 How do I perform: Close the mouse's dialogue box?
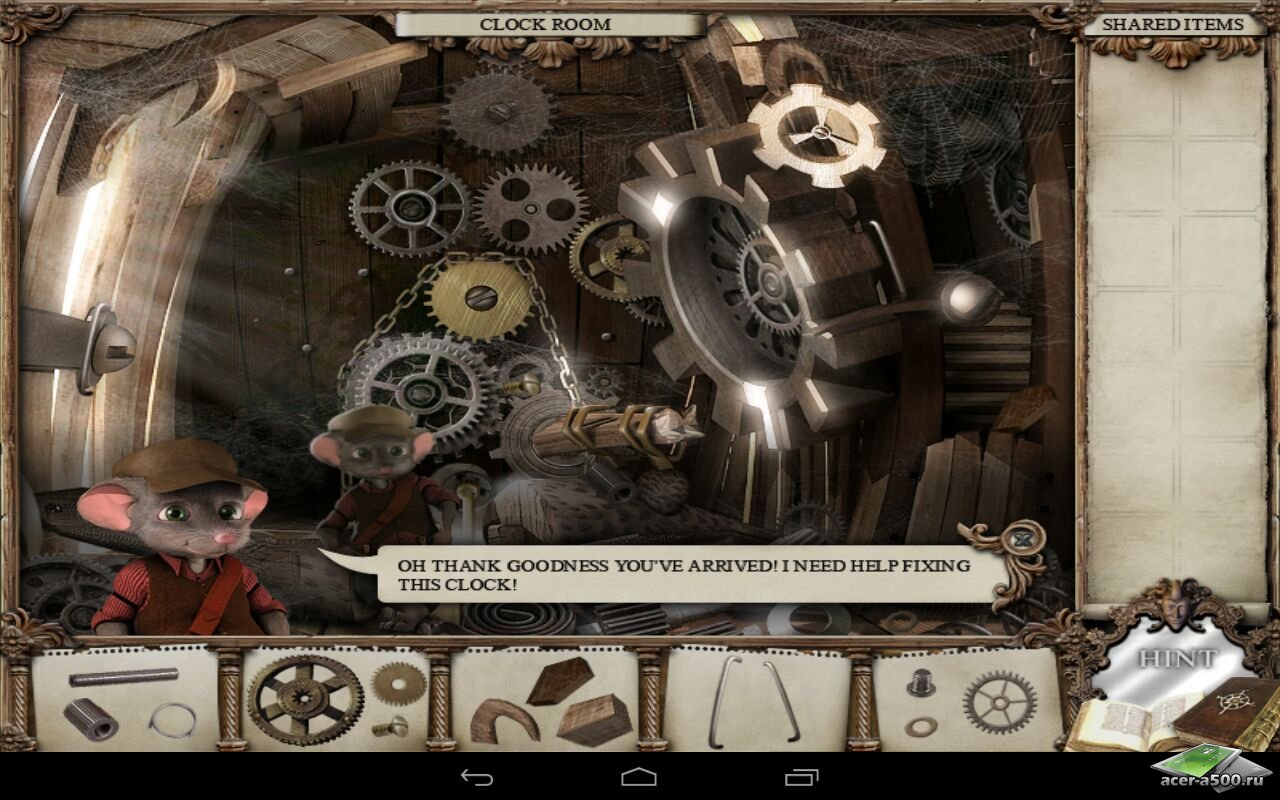(x=1020, y=540)
